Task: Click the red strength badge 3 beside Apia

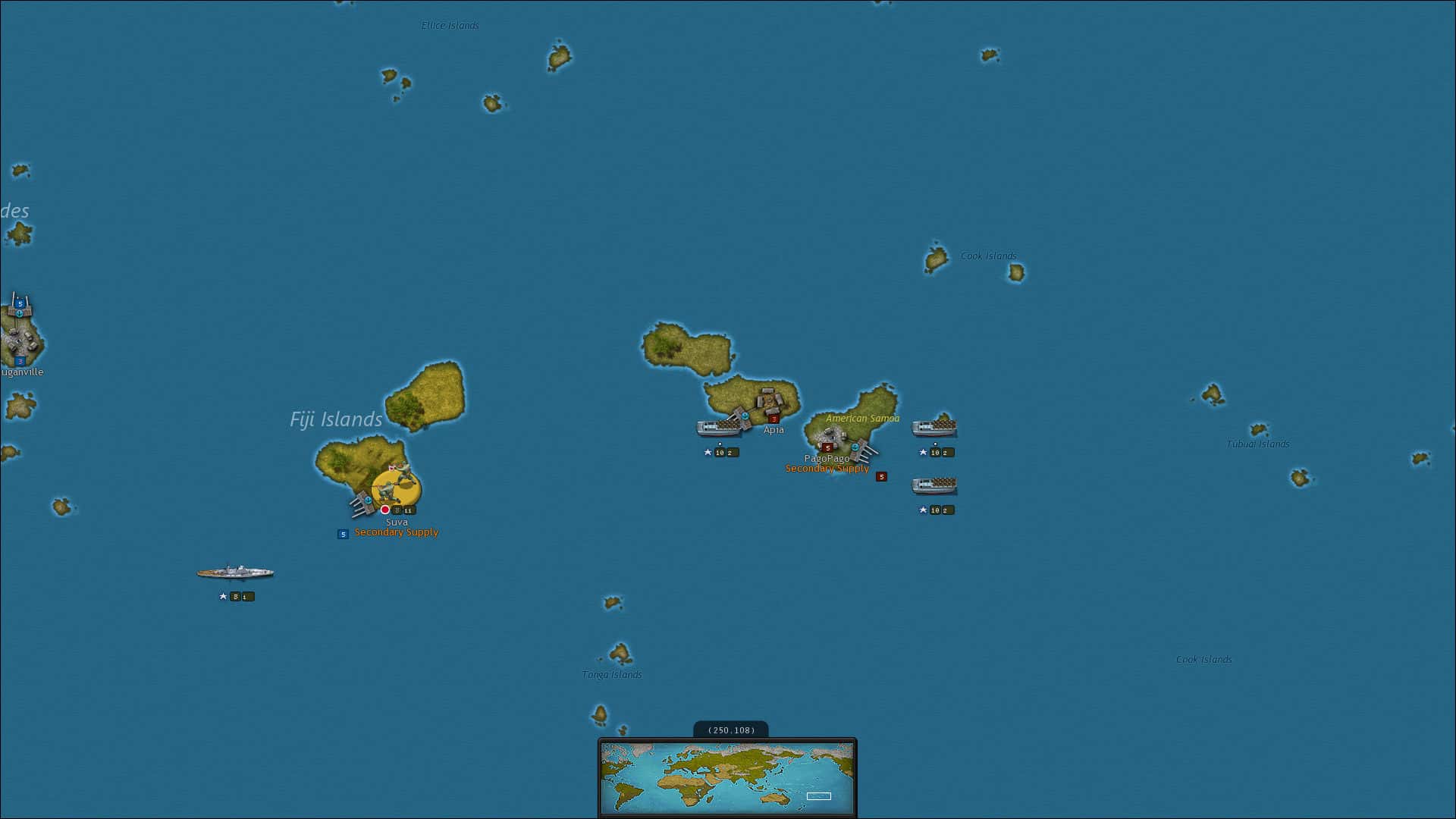Action: click(x=774, y=419)
